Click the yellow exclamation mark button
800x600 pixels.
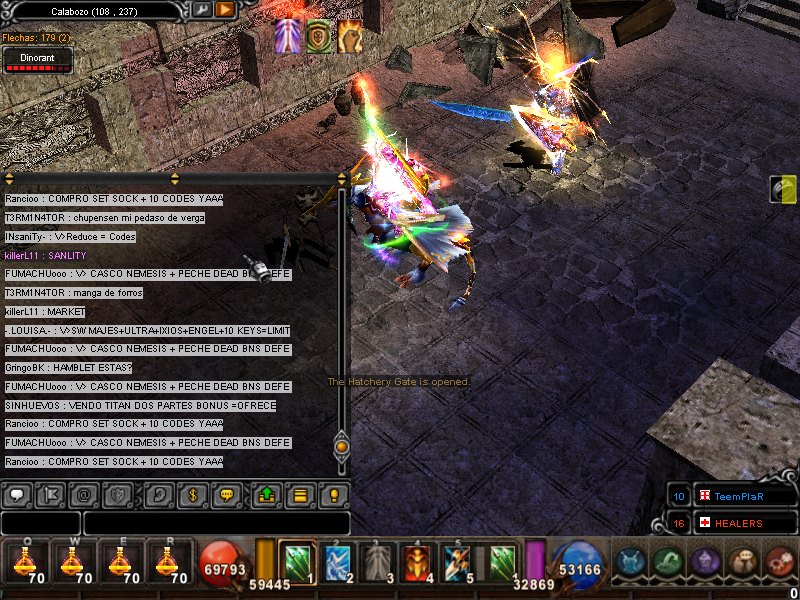[x=334, y=494]
